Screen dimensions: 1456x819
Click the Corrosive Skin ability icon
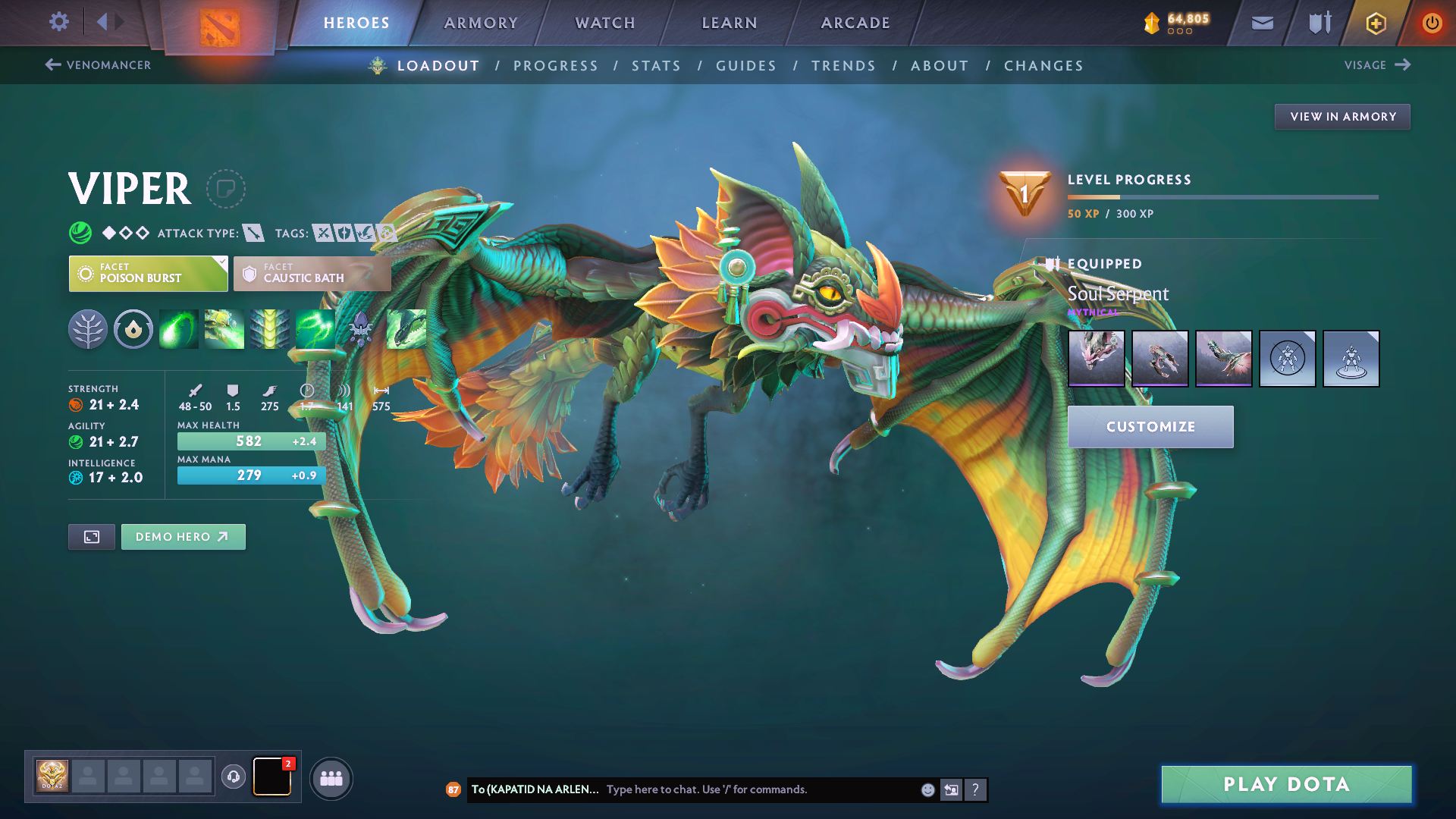click(x=269, y=328)
